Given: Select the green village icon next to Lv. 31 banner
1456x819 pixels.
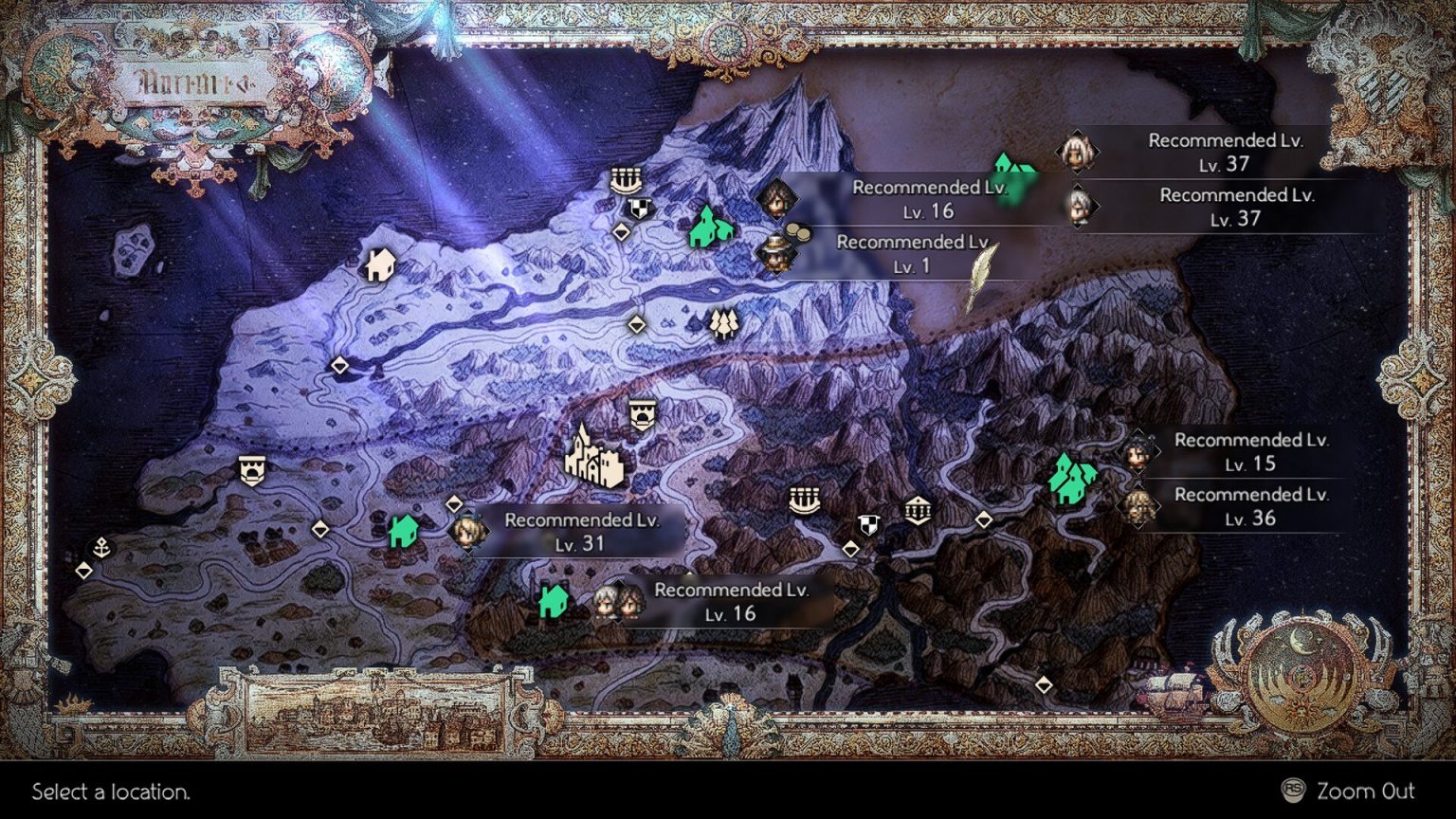Looking at the screenshot, I should 403,534.
